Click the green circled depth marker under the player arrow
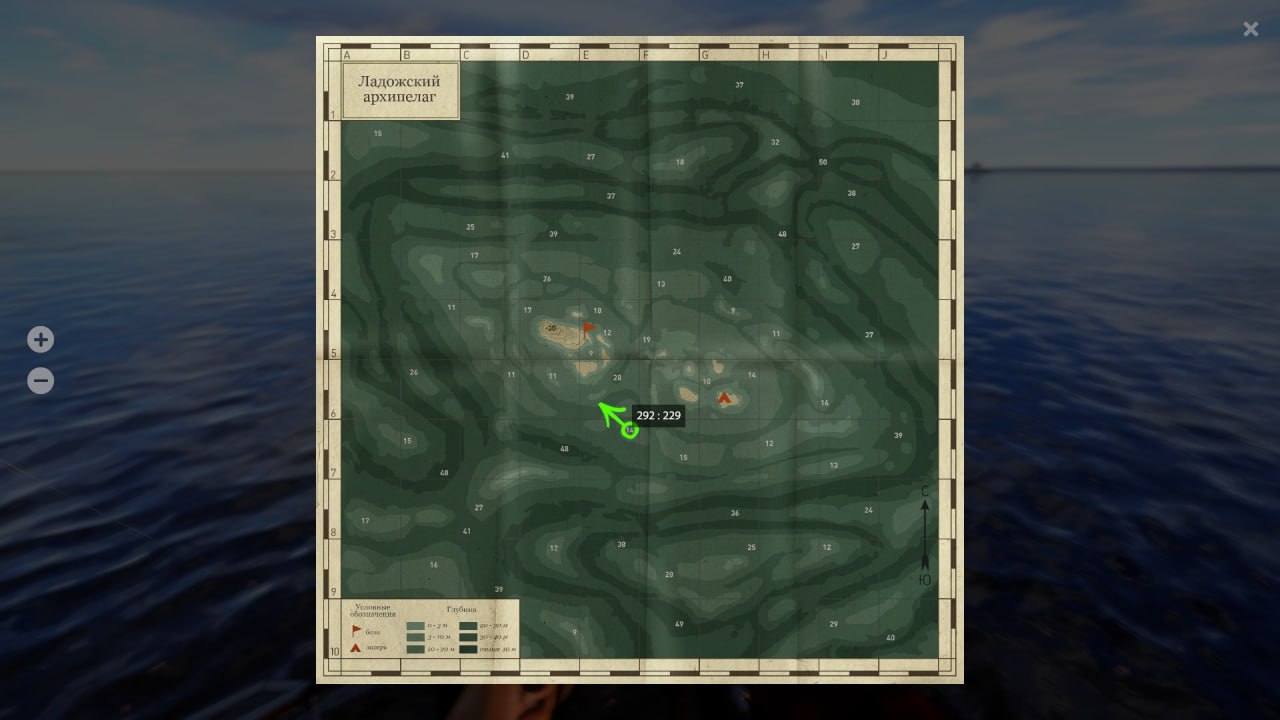This screenshot has height=720, width=1280. click(629, 430)
